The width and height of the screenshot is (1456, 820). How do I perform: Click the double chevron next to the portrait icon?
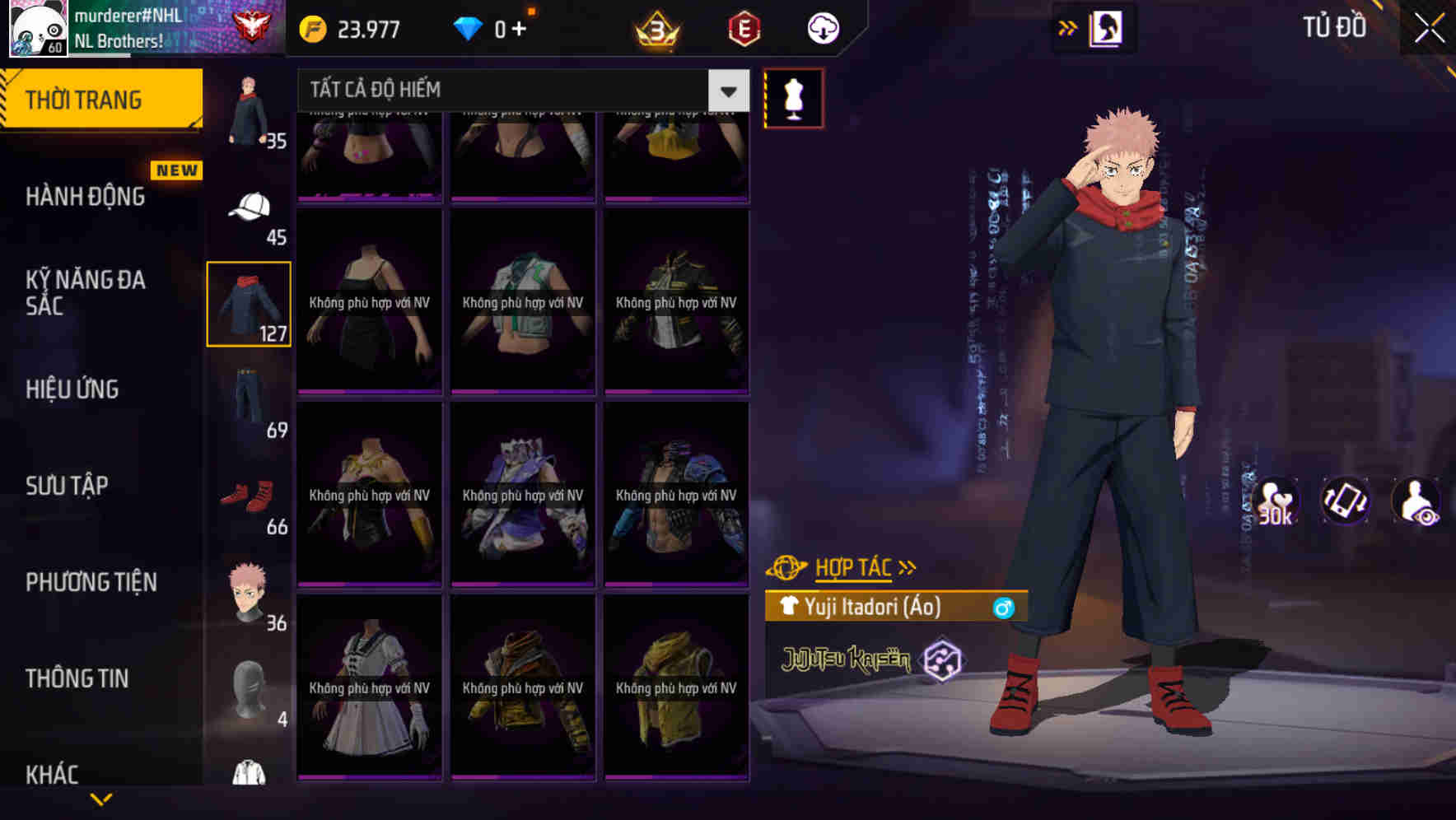tap(1068, 27)
